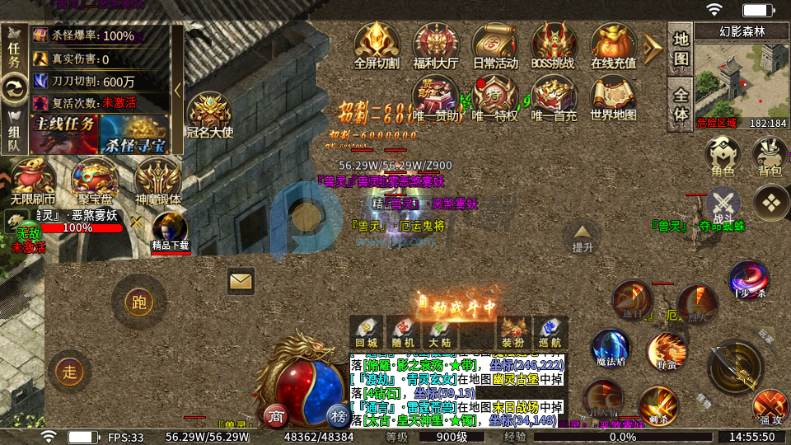
Task: Click the 回城 return-to-town button
Action: pos(366,332)
